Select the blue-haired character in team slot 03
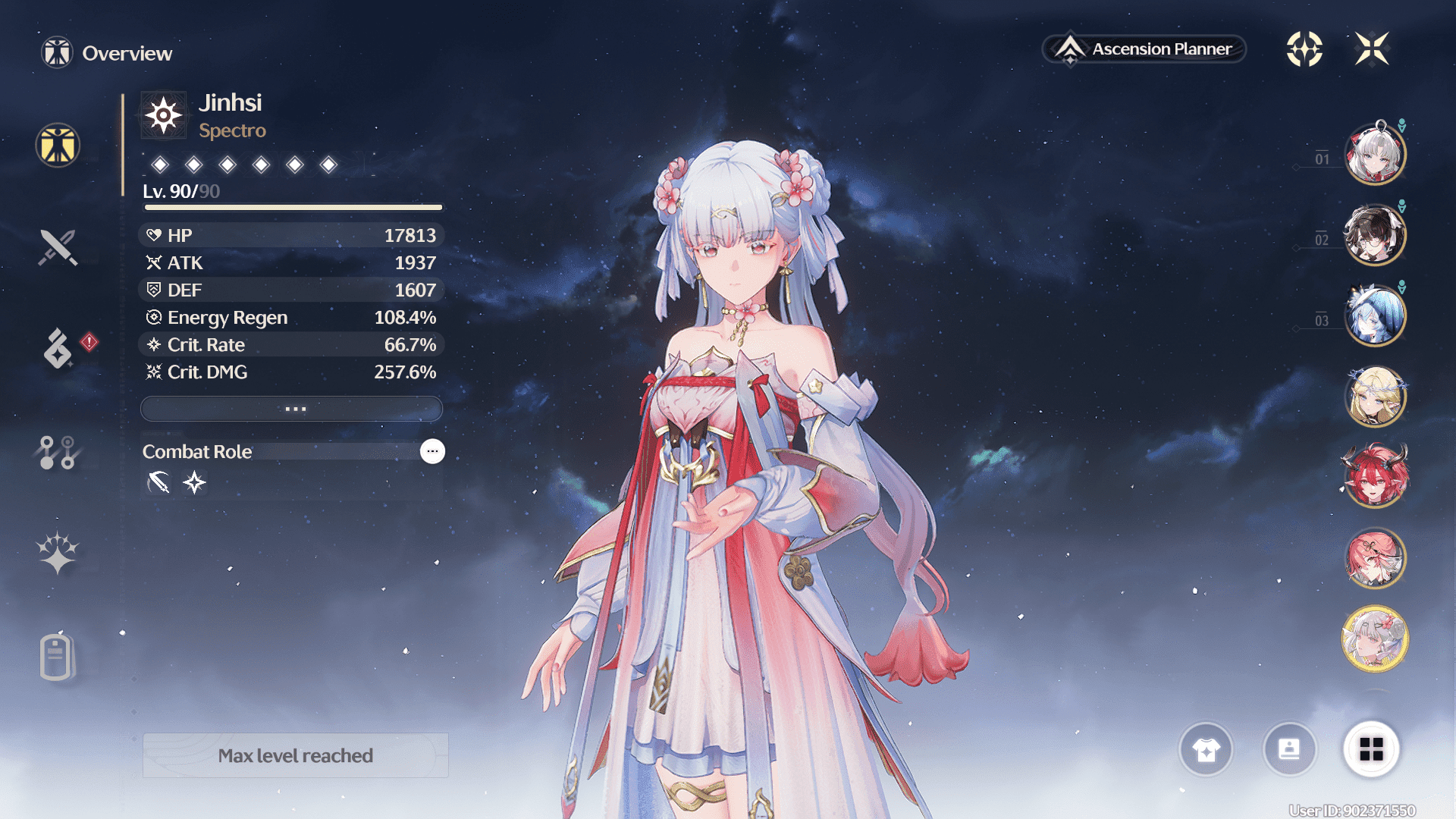 (x=1375, y=315)
